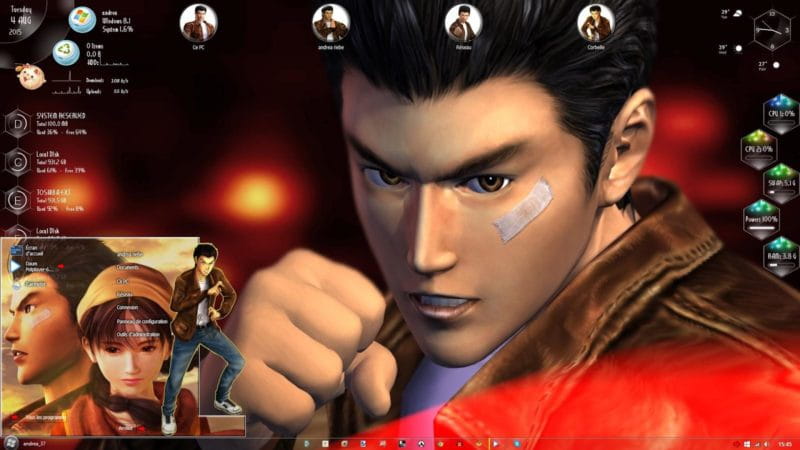Click the CPU usage crystal gadget
Viewport: 800px width, 450px height.
781,111
